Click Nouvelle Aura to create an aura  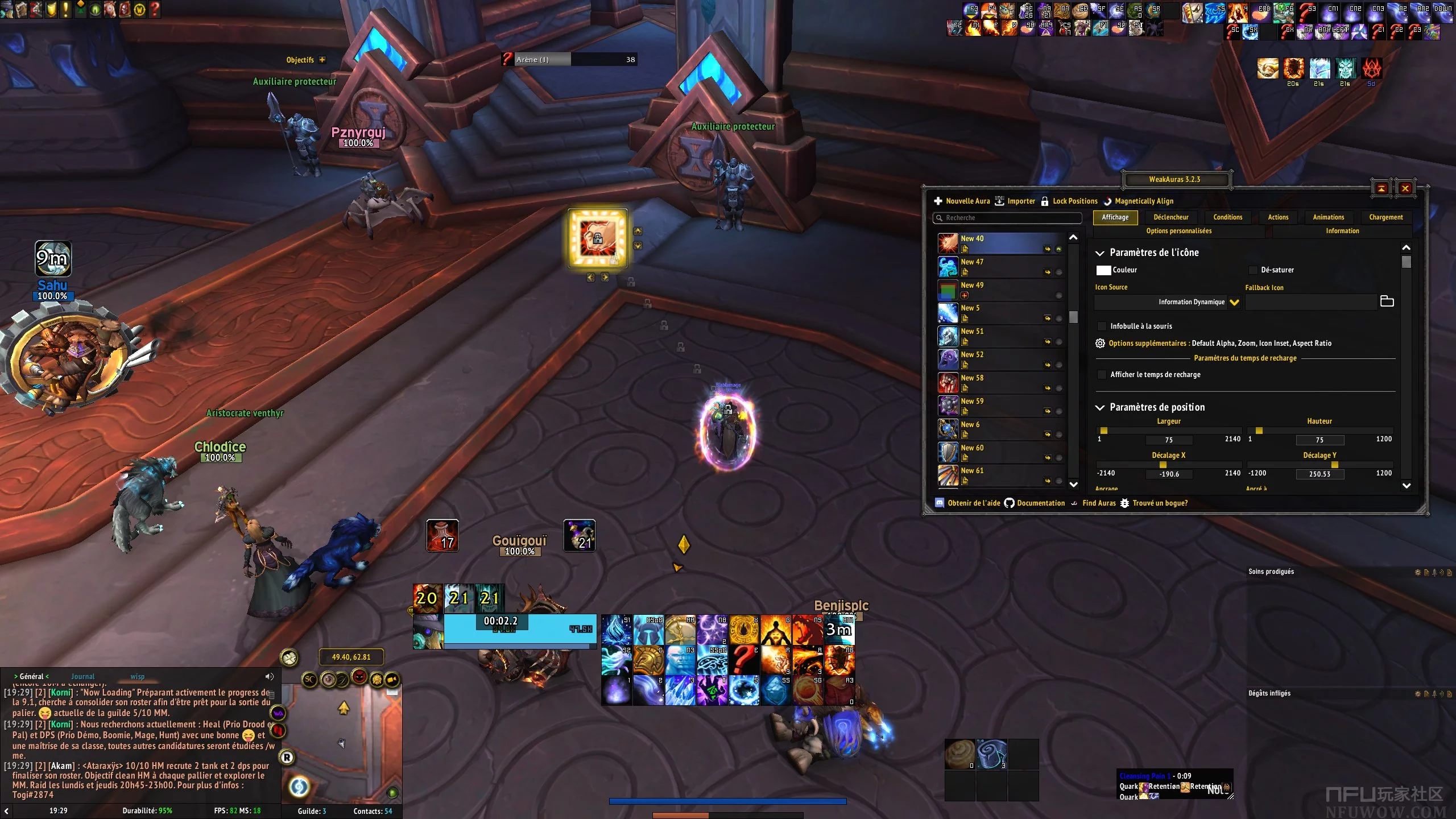962,201
